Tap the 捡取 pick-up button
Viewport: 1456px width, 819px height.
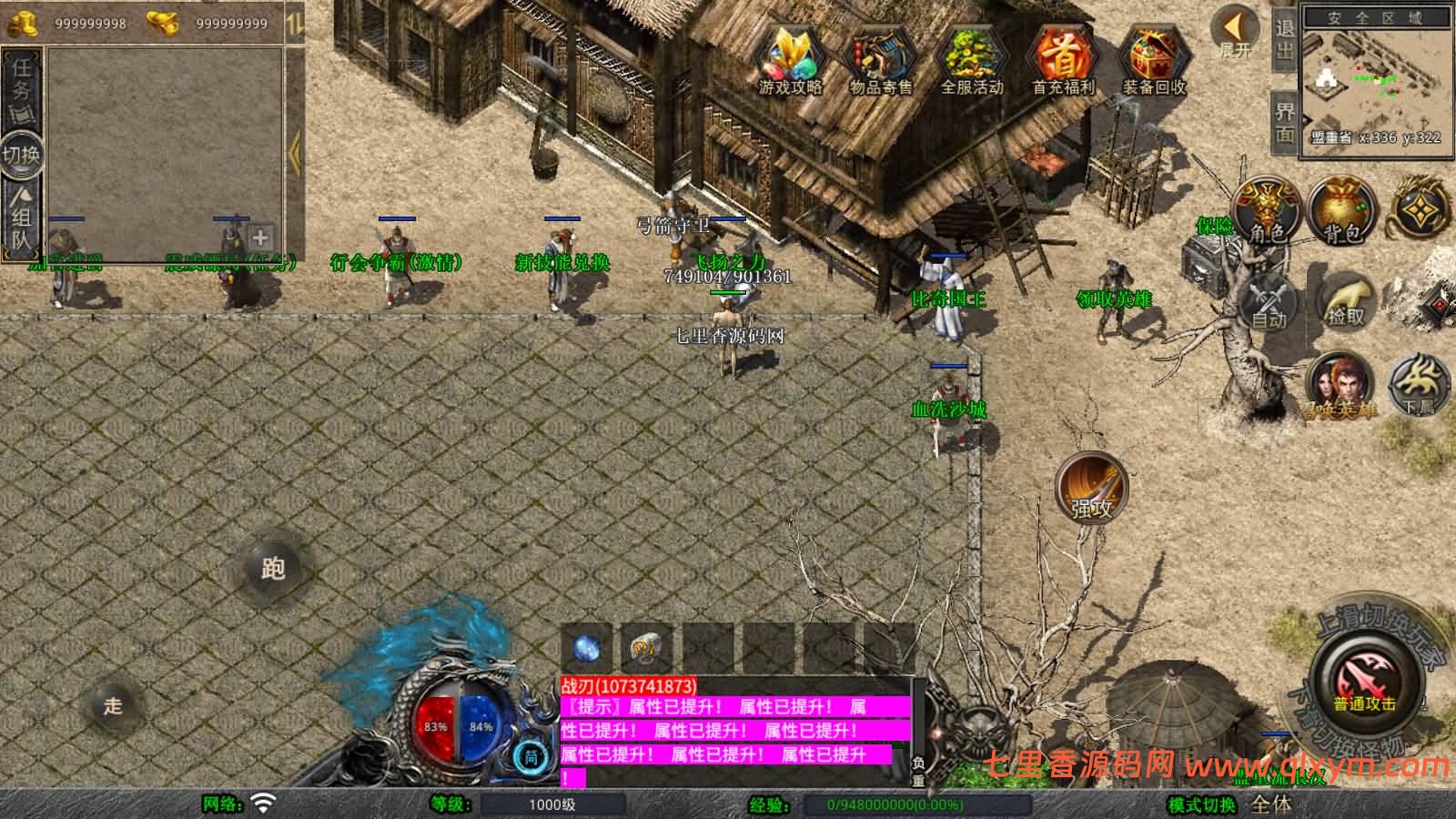click(x=1346, y=301)
